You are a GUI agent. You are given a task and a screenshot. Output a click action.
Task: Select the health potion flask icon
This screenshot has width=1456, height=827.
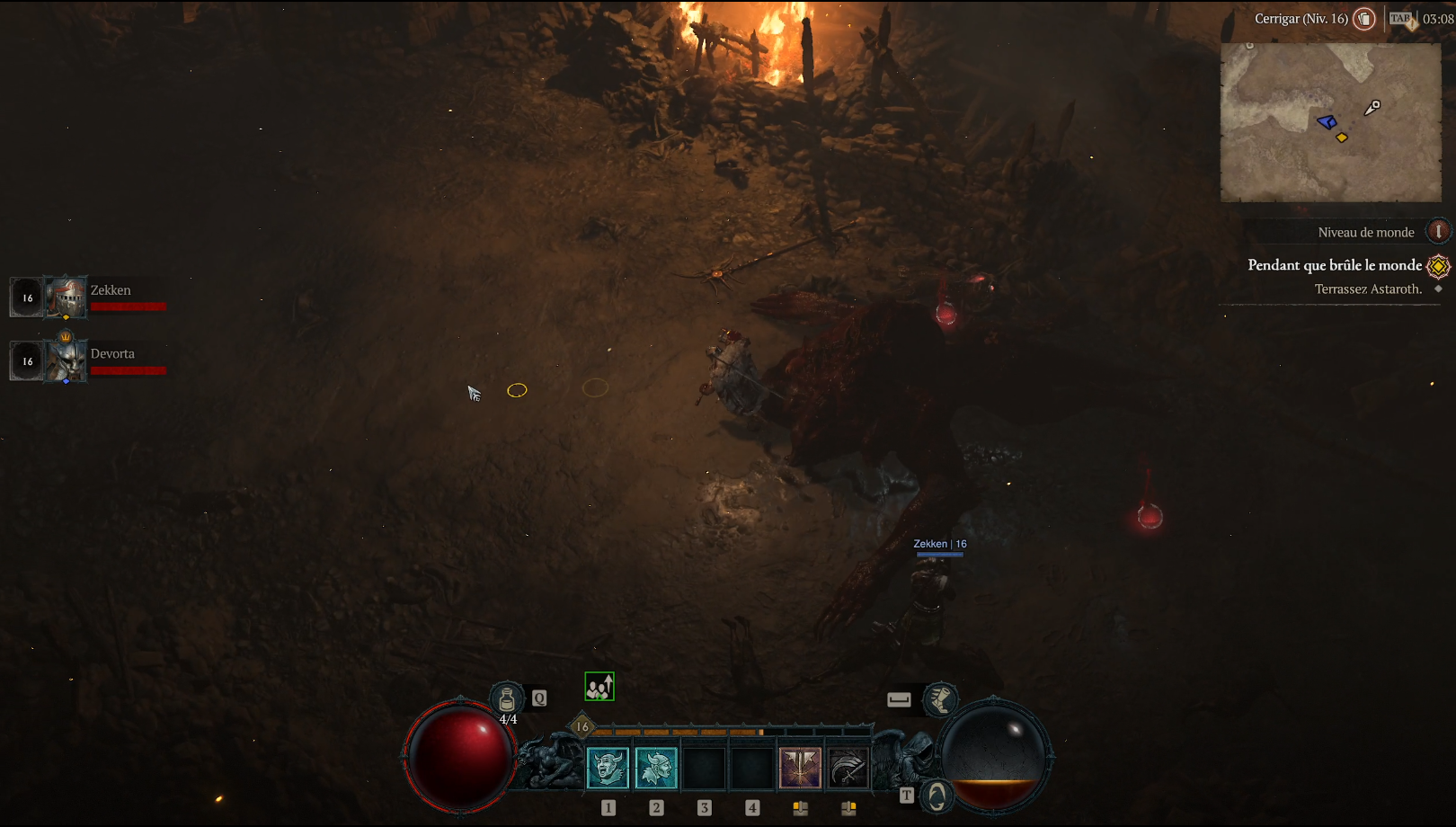pyautogui.click(x=507, y=698)
